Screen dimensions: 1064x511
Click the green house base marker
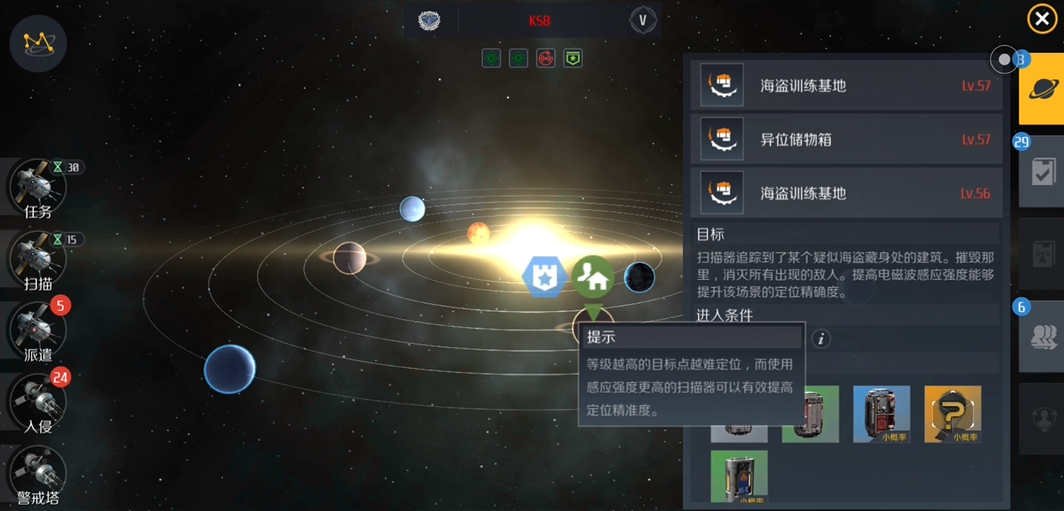[x=593, y=277]
